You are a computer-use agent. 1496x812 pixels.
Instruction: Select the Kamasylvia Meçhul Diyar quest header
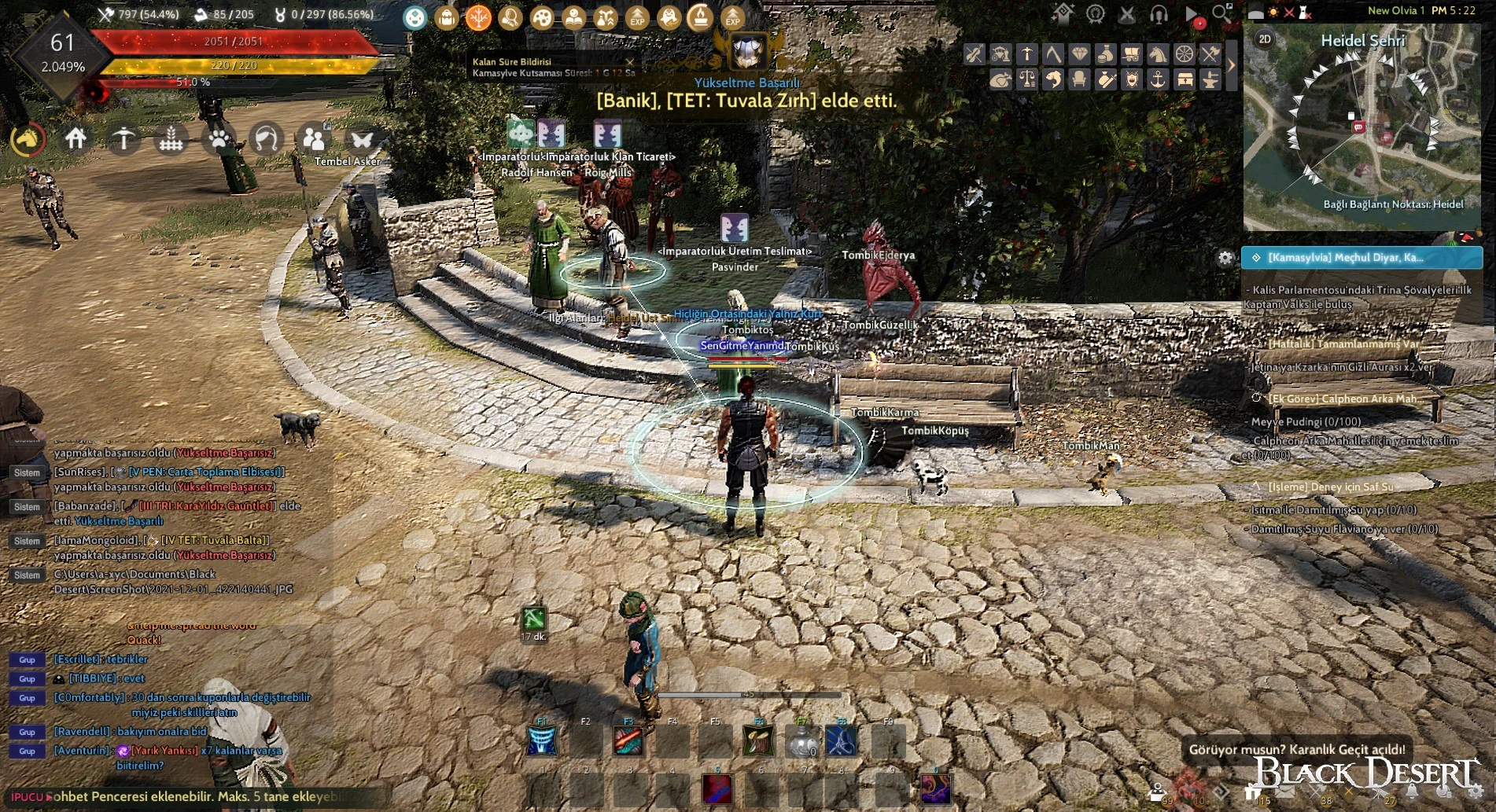point(1362,258)
